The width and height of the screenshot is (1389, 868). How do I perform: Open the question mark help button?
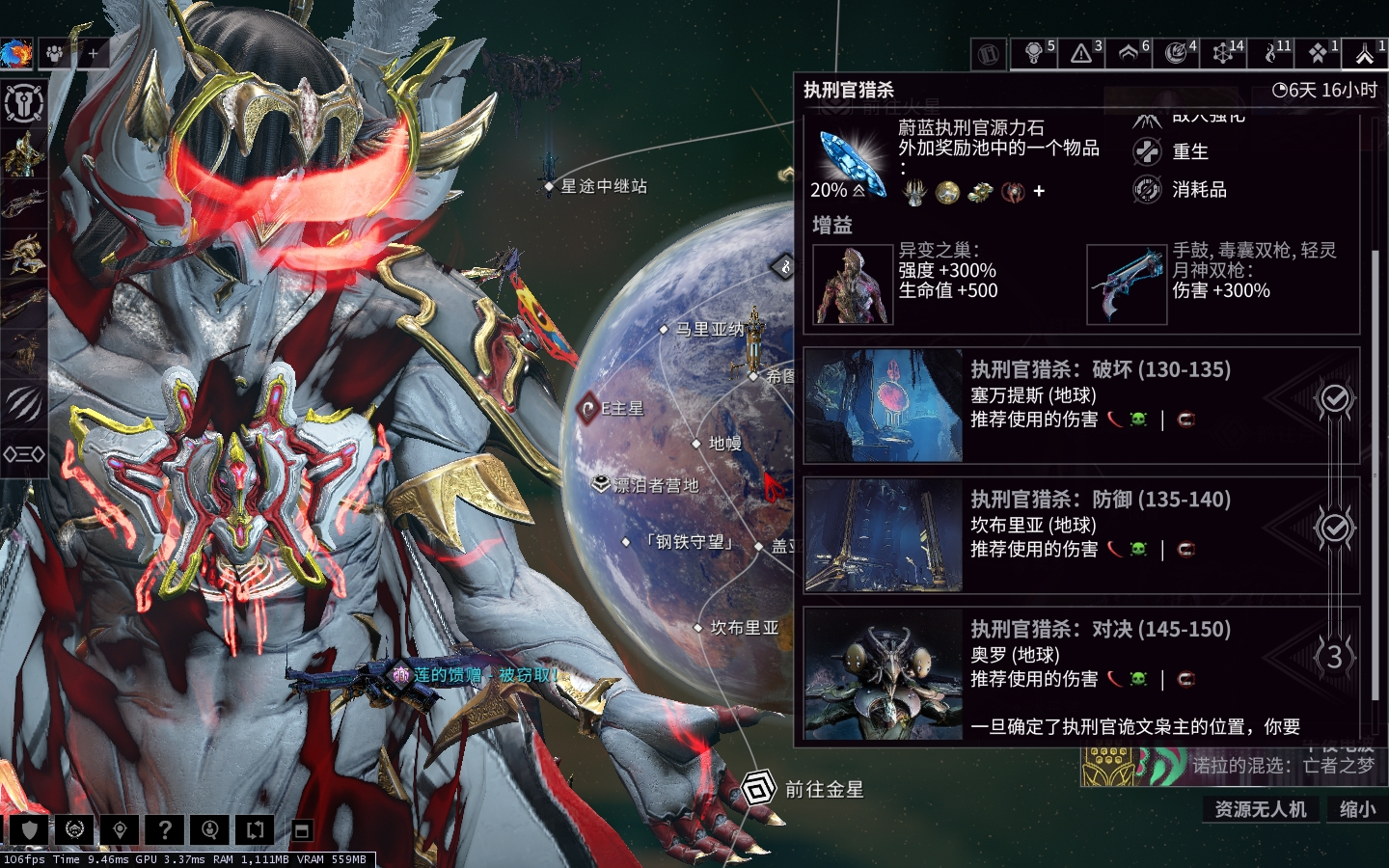(165, 829)
